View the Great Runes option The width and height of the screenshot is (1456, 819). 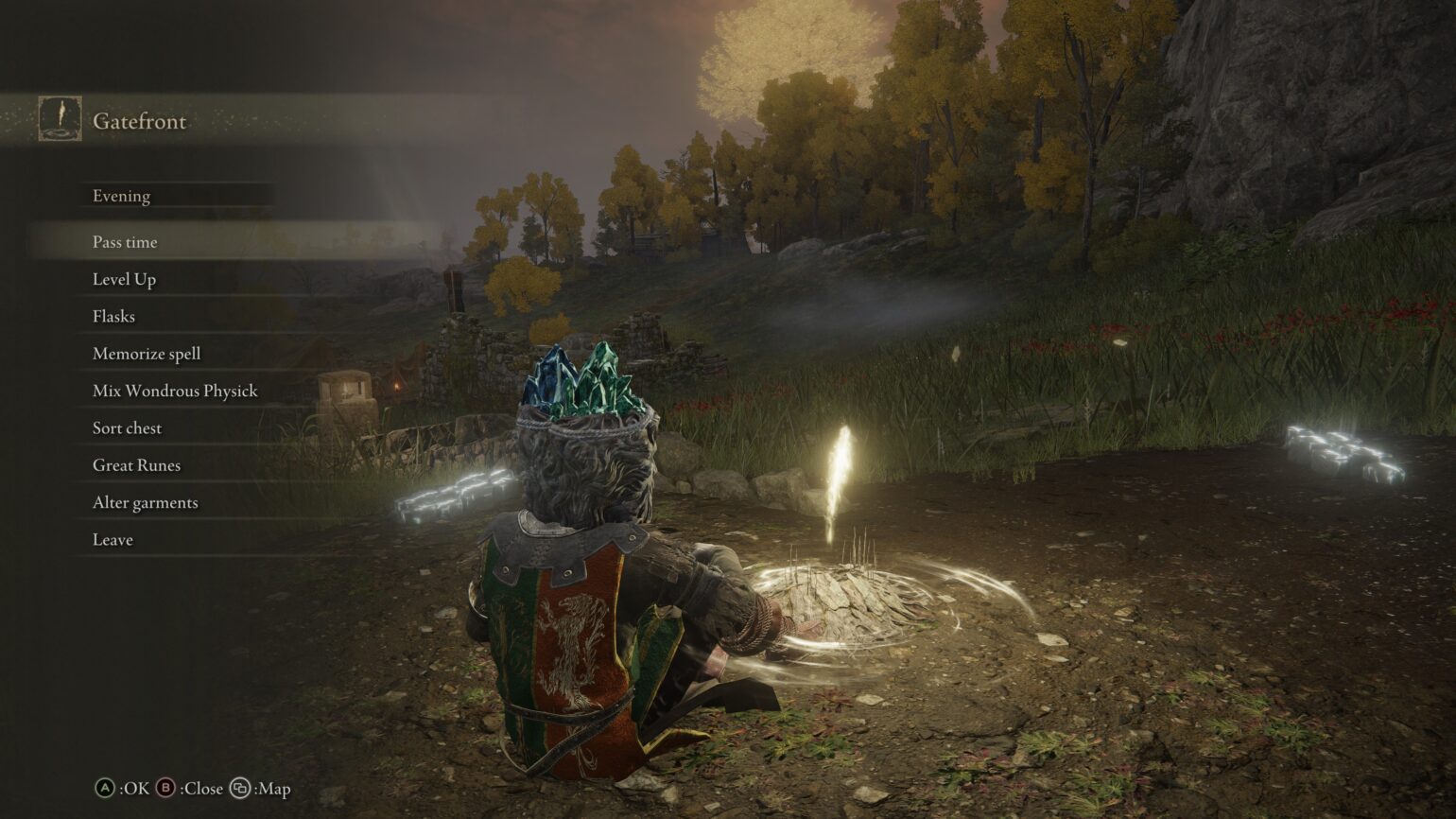pos(136,464)
